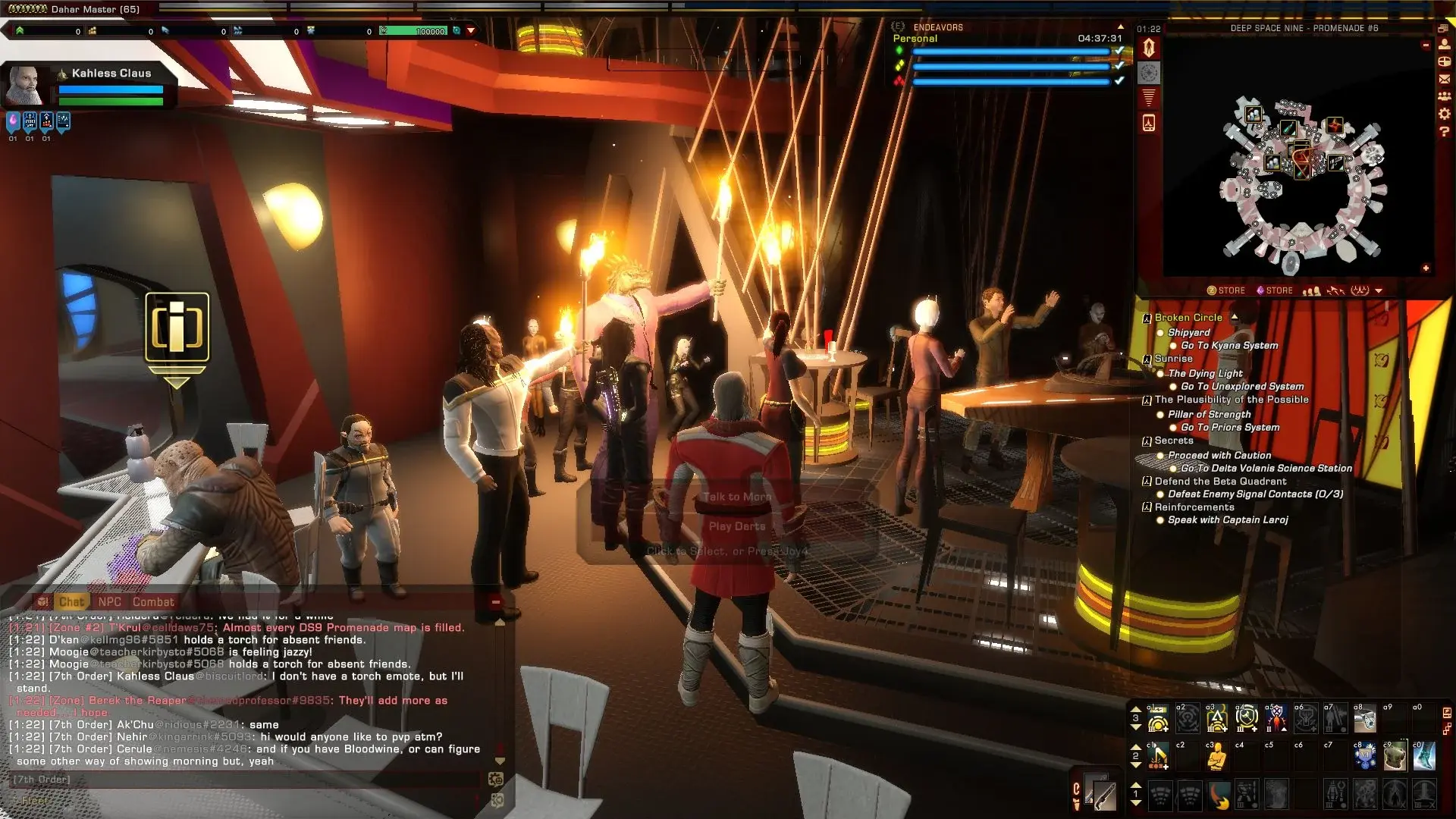
Task: Select the Broken Circle mission entry
Action: tap(1188, 318)
